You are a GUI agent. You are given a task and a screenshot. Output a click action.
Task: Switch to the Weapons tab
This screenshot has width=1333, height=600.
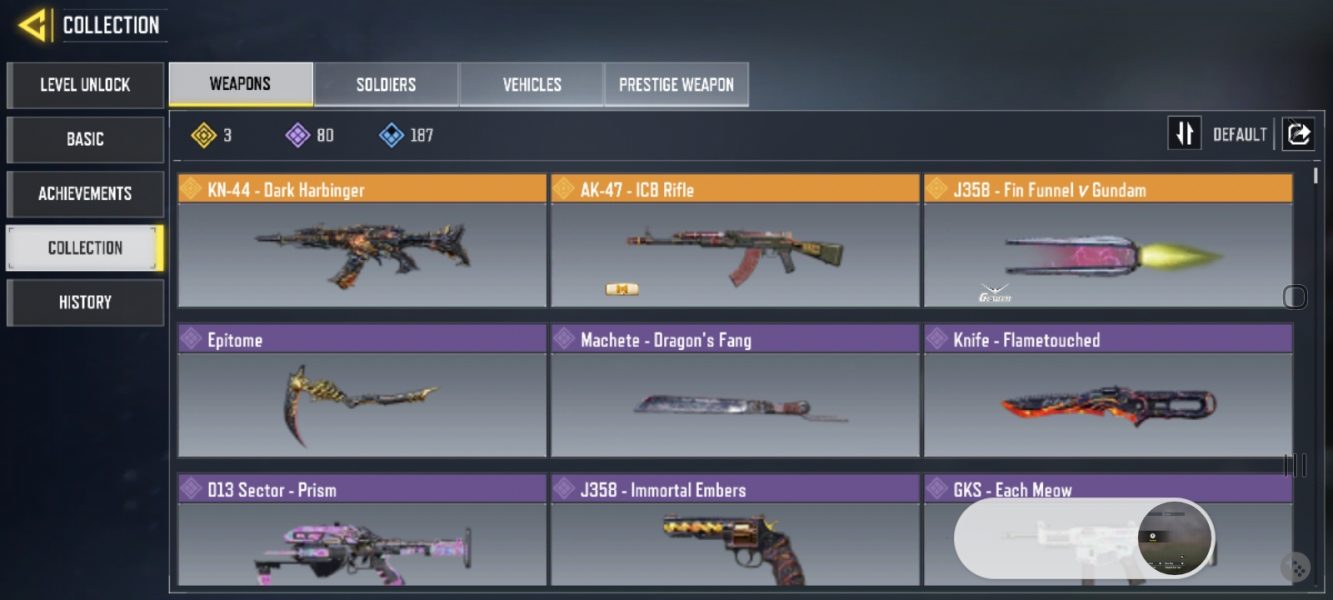click(x=240, y=84)
